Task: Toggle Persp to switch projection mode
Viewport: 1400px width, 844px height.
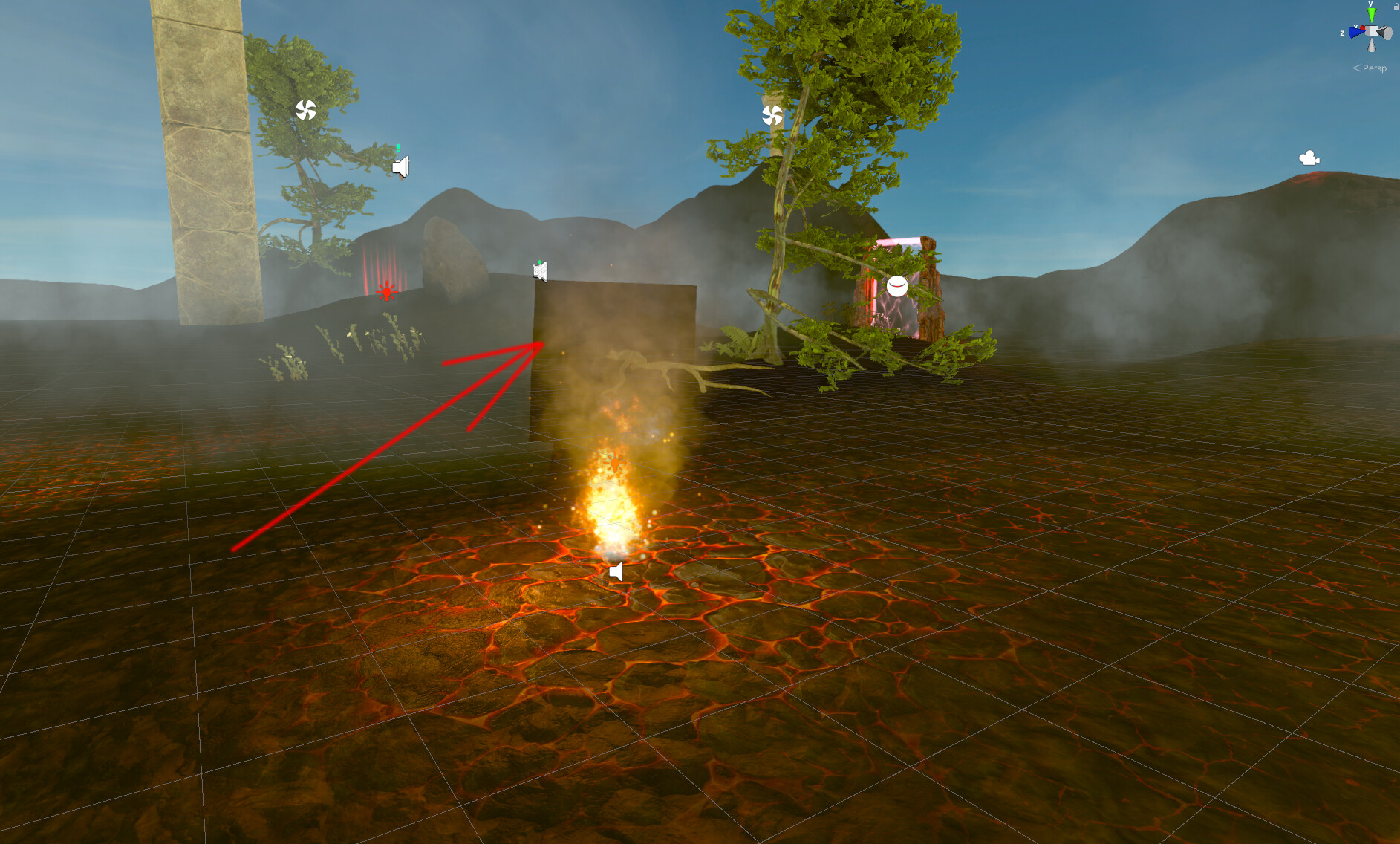Action: [1373, 68]
